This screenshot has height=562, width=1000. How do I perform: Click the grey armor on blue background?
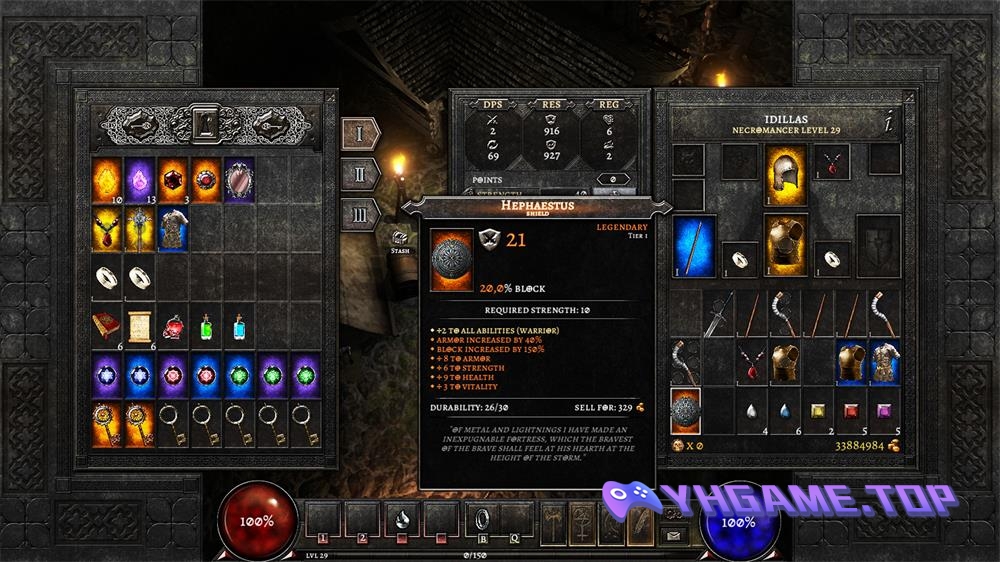[173, 229]
